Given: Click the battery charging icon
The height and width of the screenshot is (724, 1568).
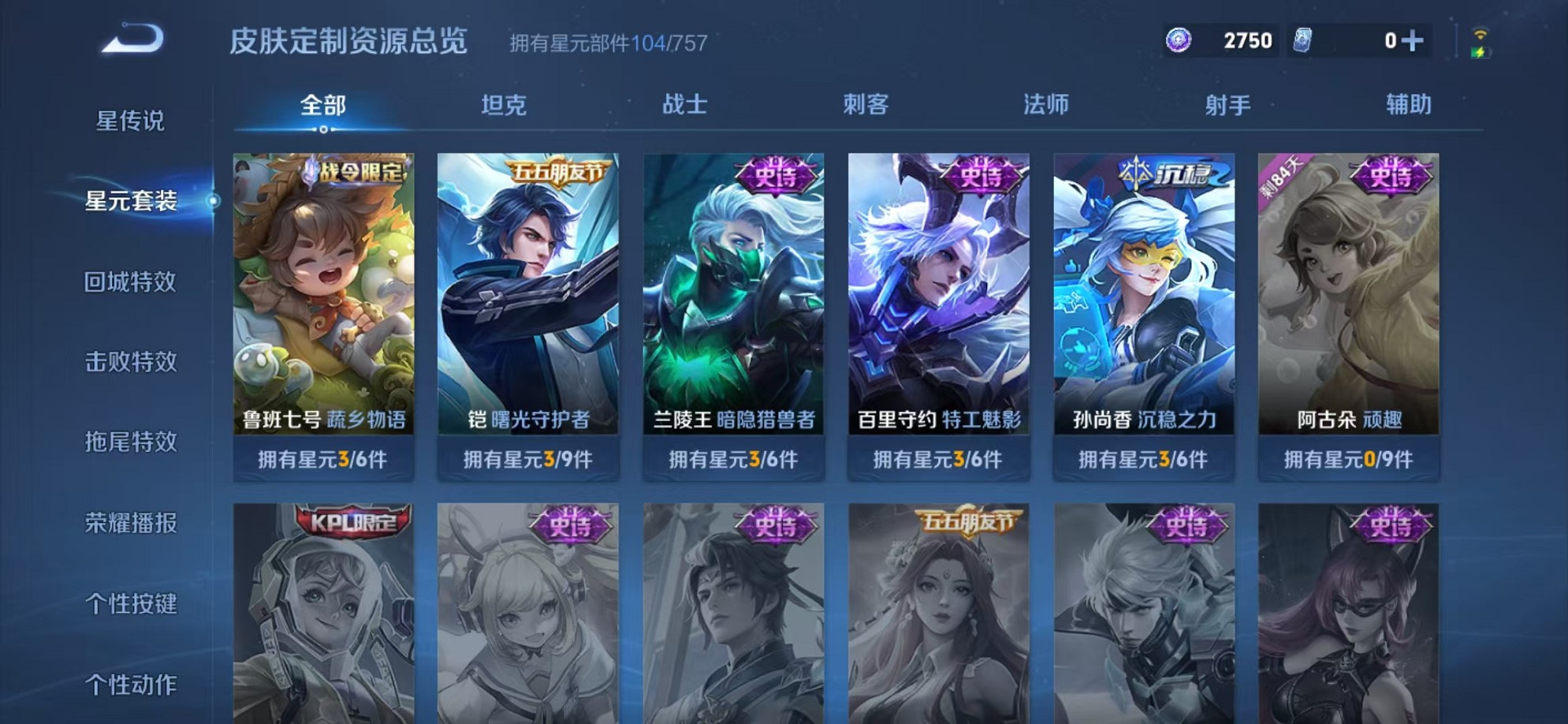Looking at the screenshot, I should click(1482, 54).
